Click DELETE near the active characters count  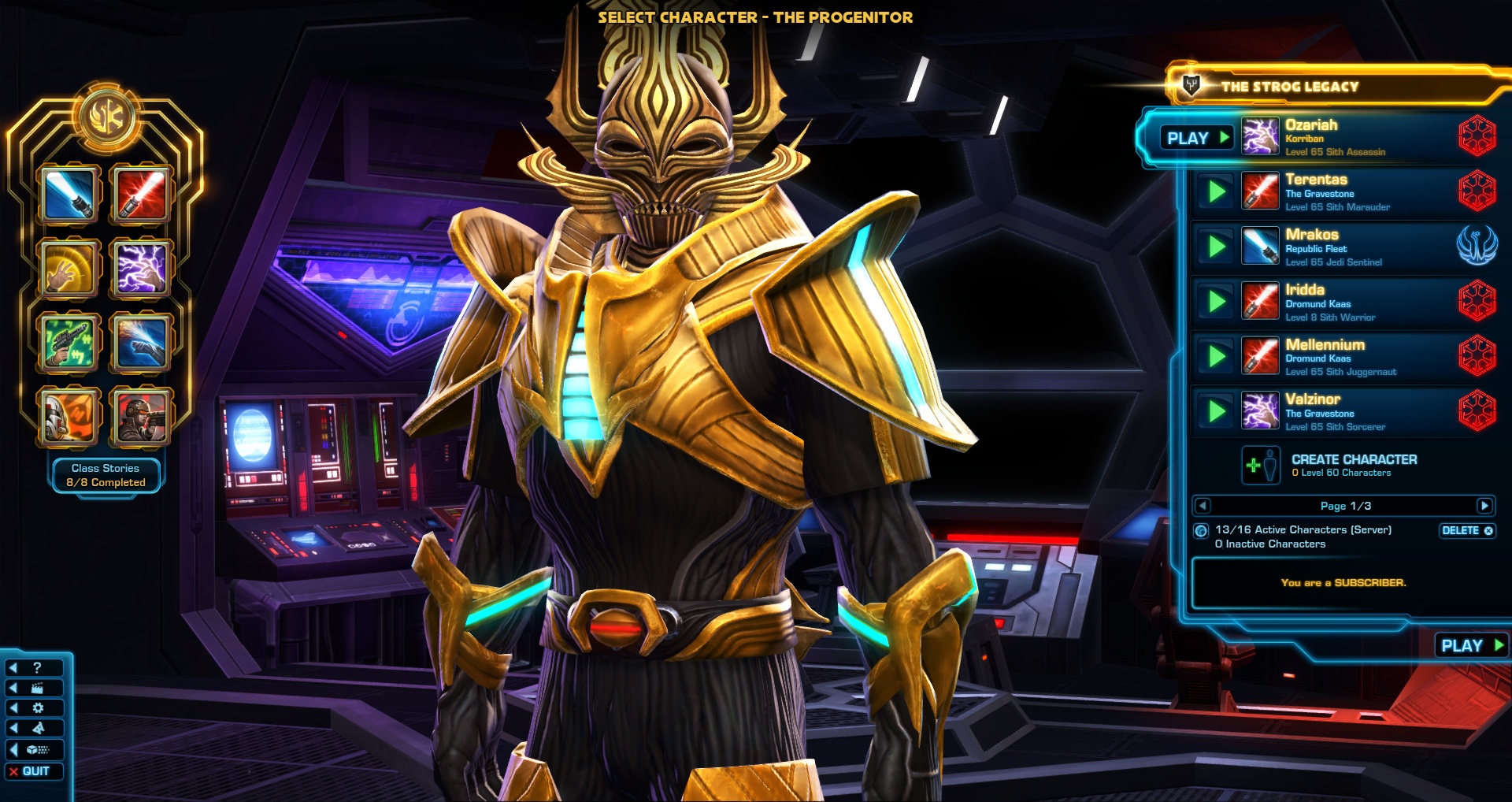coord(1466,531)
